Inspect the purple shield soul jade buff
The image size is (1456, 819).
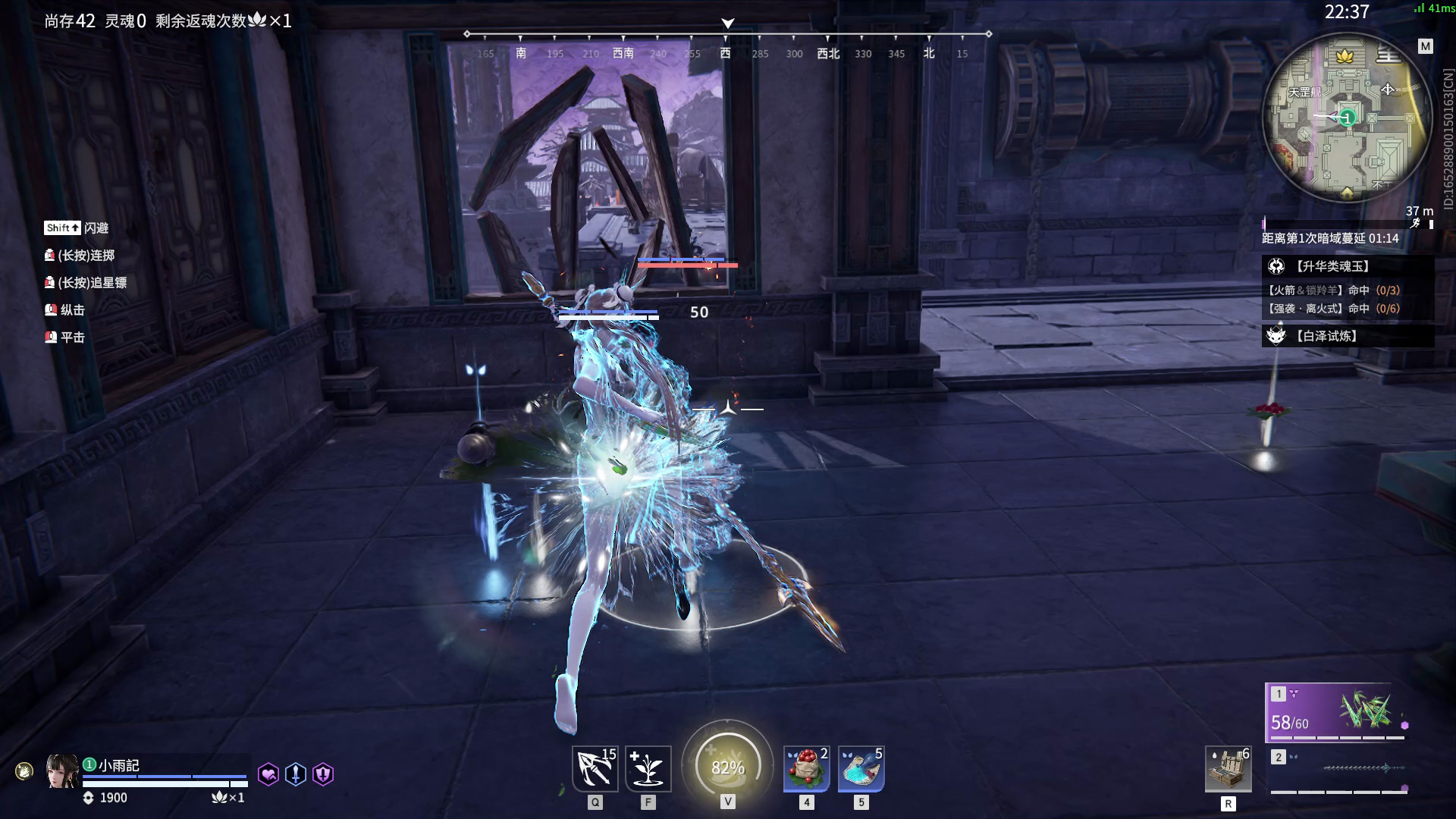(323, 774)
